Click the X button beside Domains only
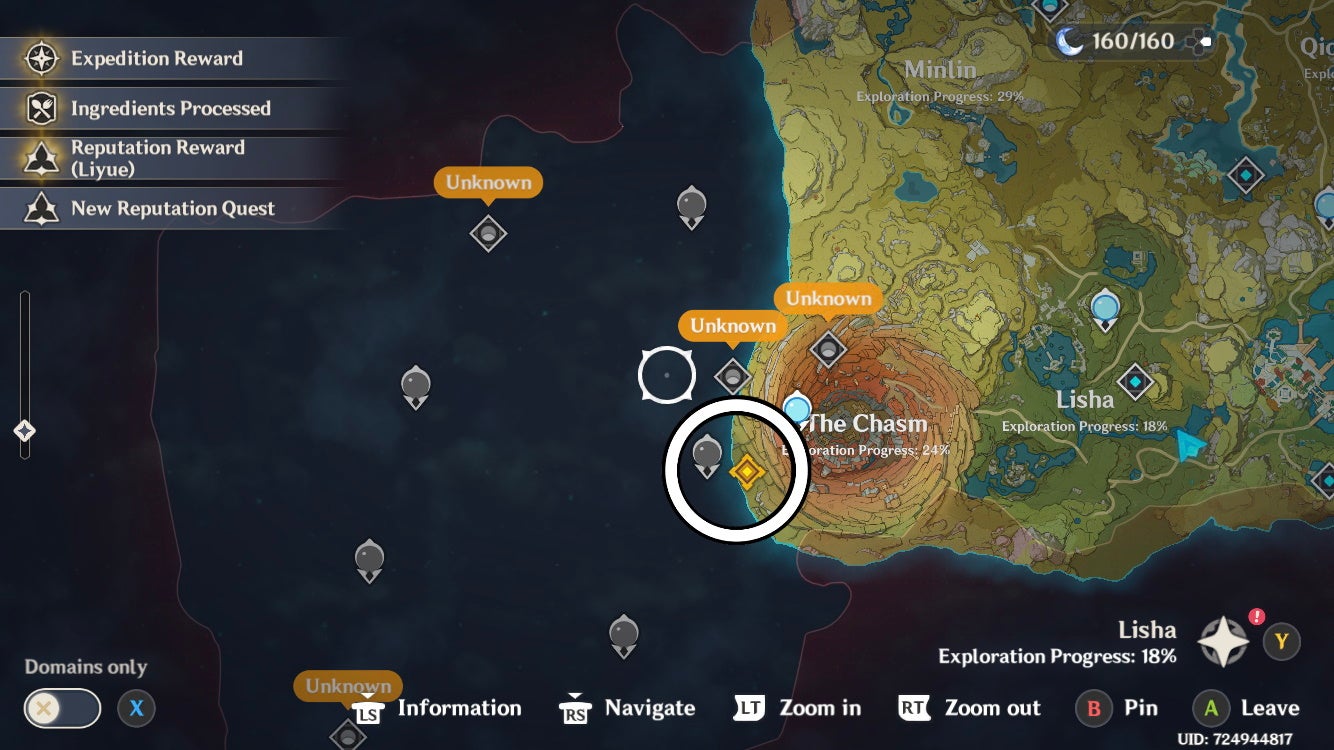 point(135,708)
